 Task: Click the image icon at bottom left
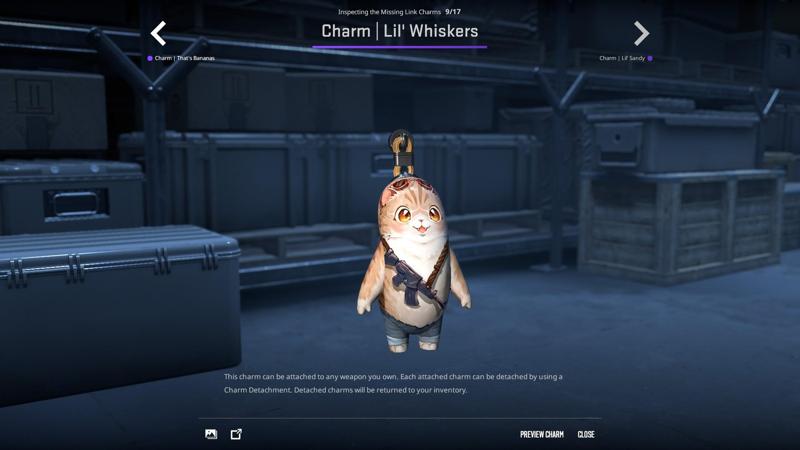(211, 434)
